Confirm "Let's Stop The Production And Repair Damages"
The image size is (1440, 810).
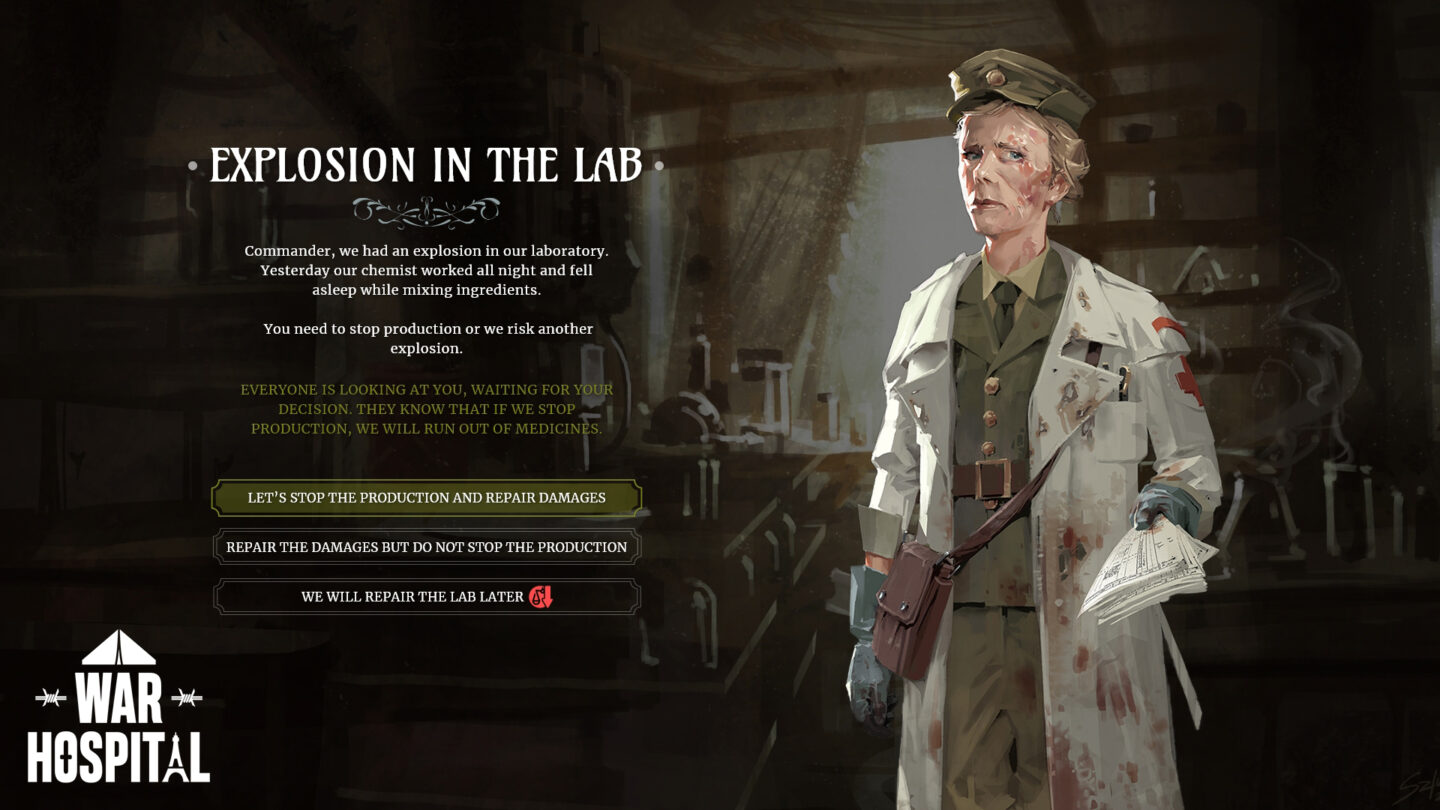[426, 496]
